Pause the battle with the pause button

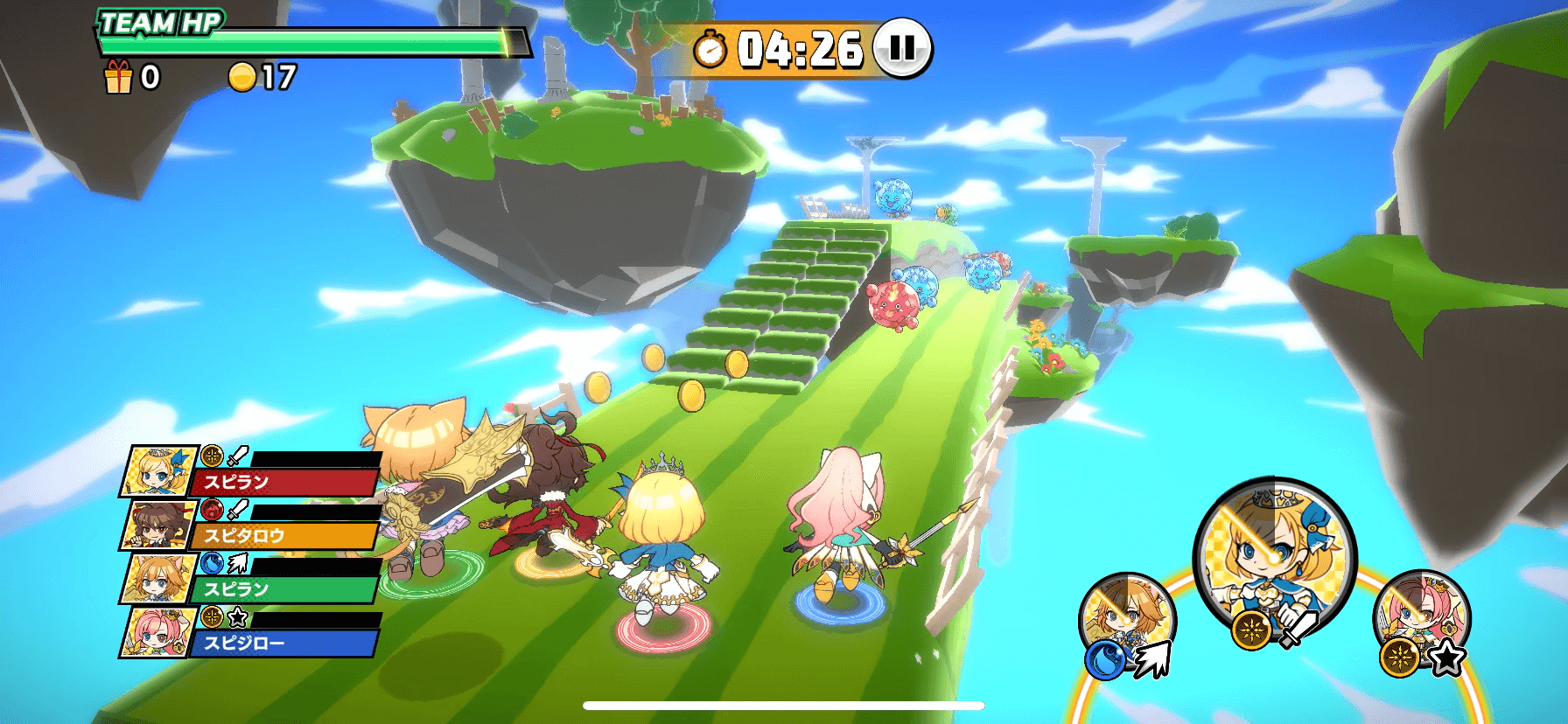pyautogui.click(x=902, y=47)
